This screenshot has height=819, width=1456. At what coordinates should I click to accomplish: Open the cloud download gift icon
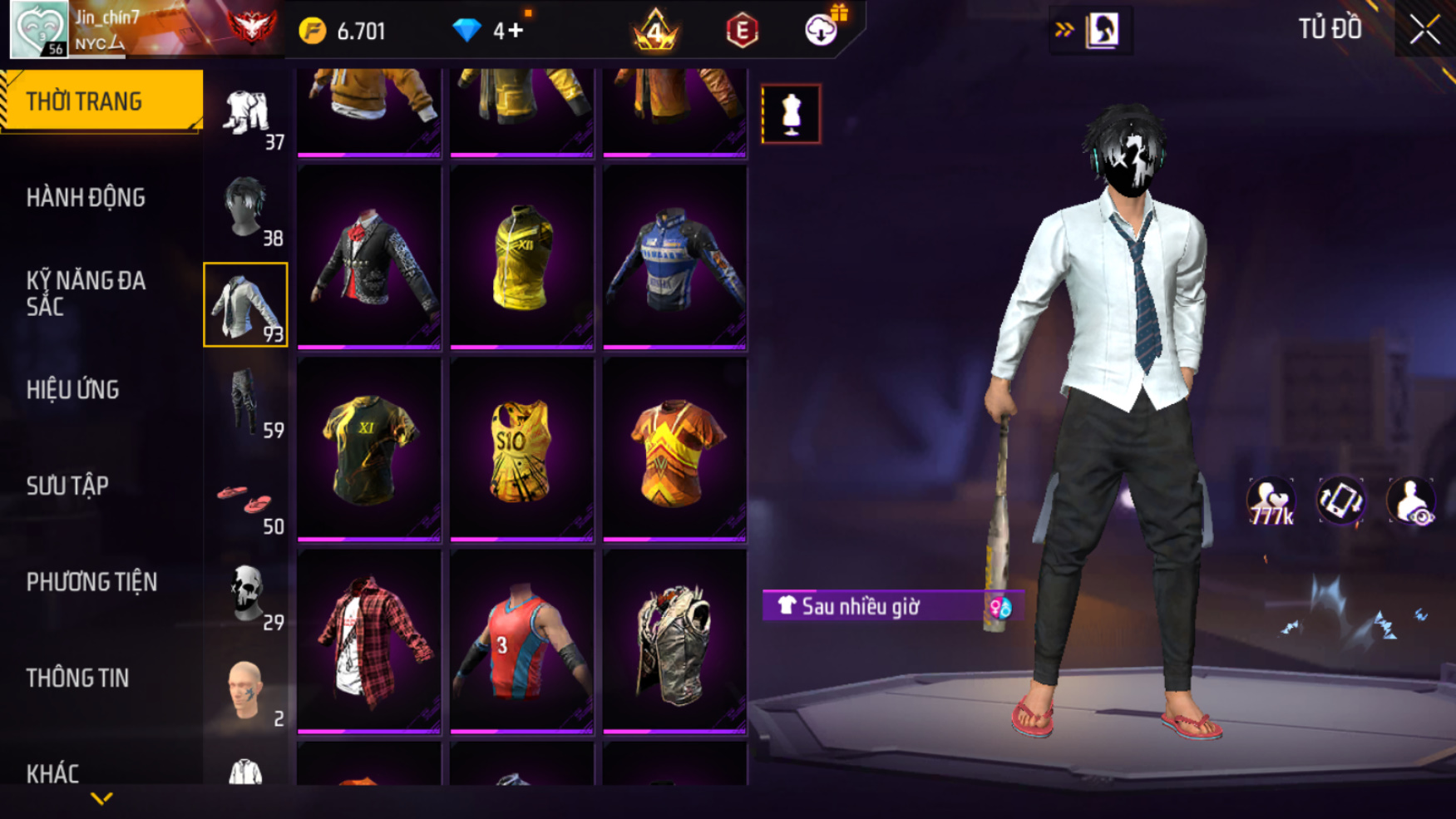pyautogui.click(x=822, y=30)
